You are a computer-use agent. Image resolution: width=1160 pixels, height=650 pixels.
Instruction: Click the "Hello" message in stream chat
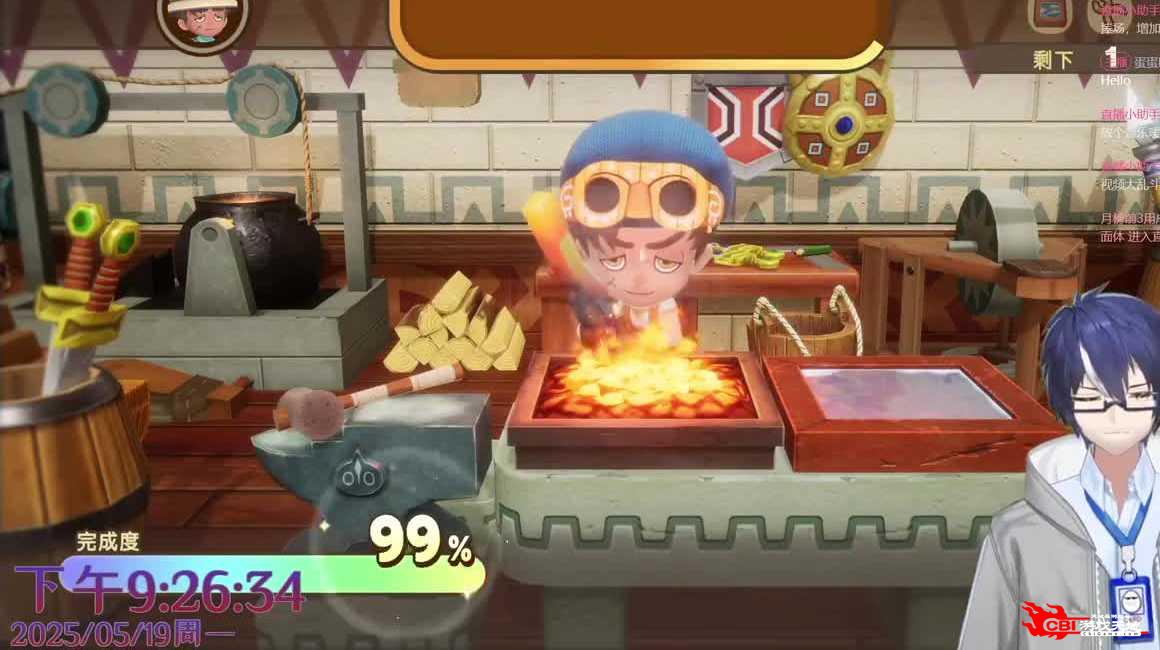tap(1116, 80)
